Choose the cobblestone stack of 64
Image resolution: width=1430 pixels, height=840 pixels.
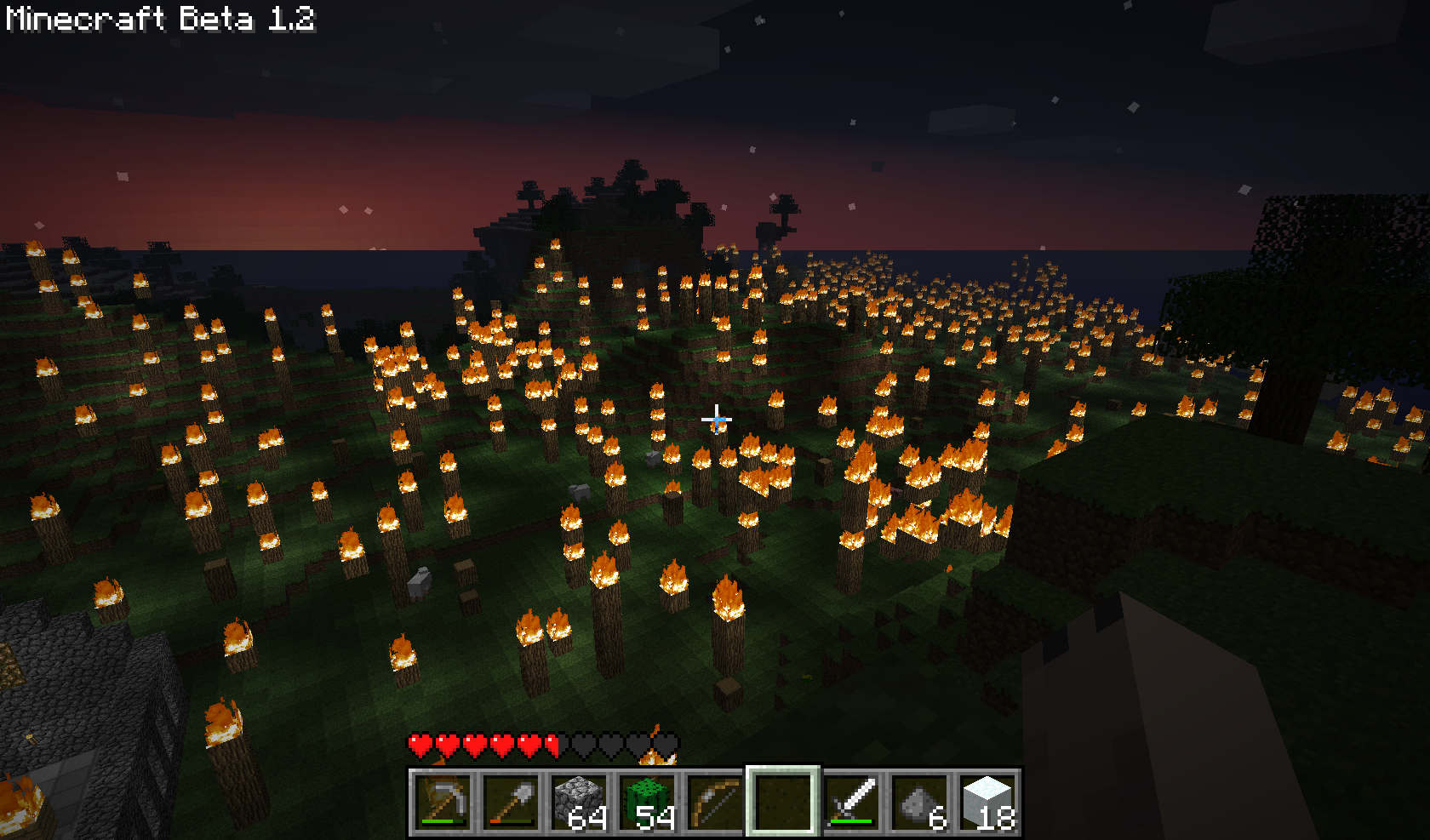(579, 802)
